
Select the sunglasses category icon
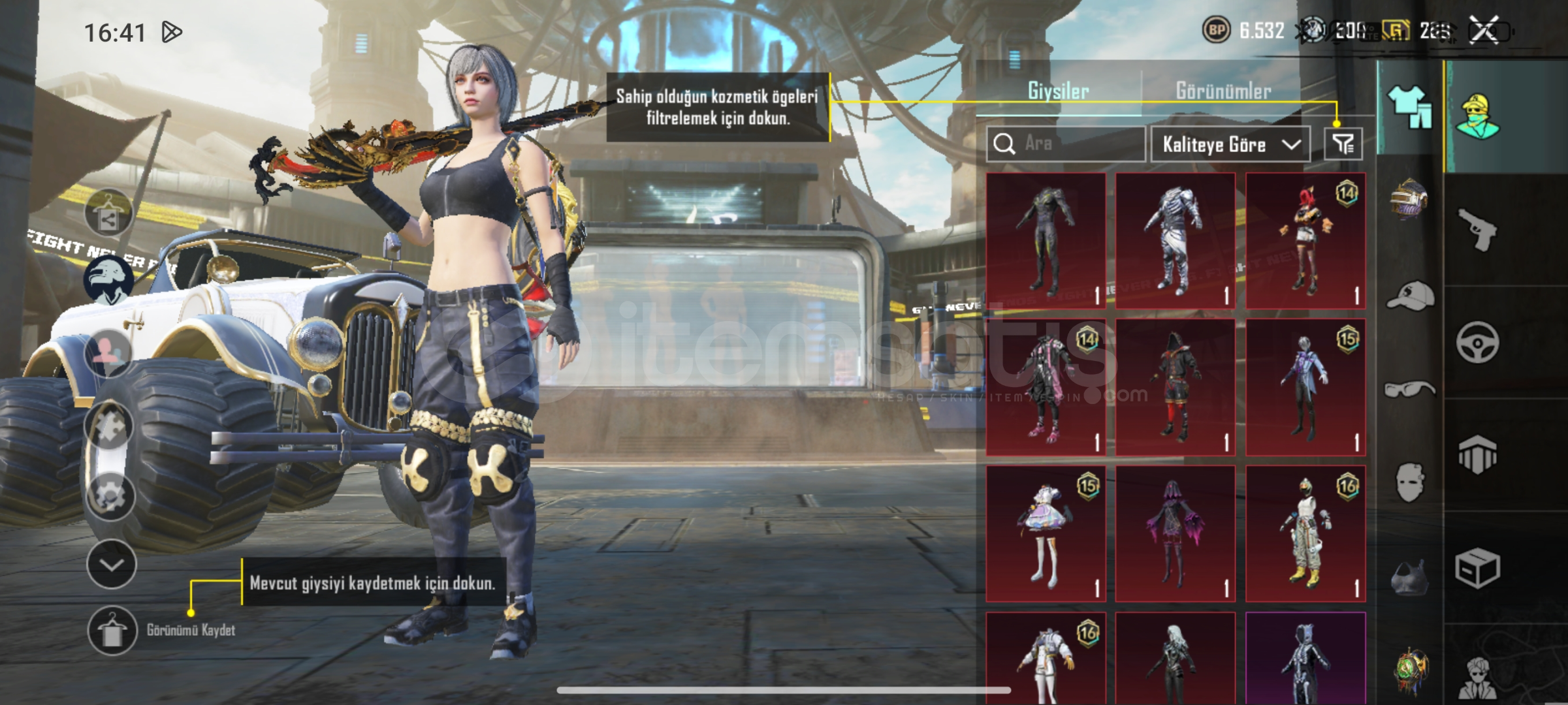[x=1409, y=390]
